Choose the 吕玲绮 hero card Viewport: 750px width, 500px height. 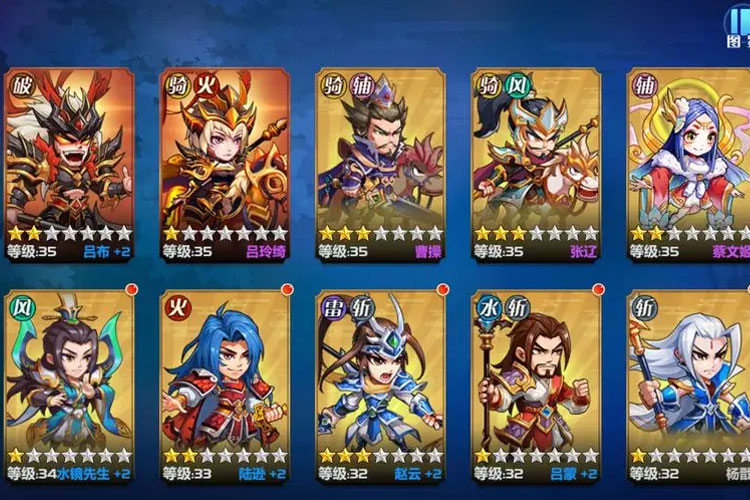[x=224, y=160]
